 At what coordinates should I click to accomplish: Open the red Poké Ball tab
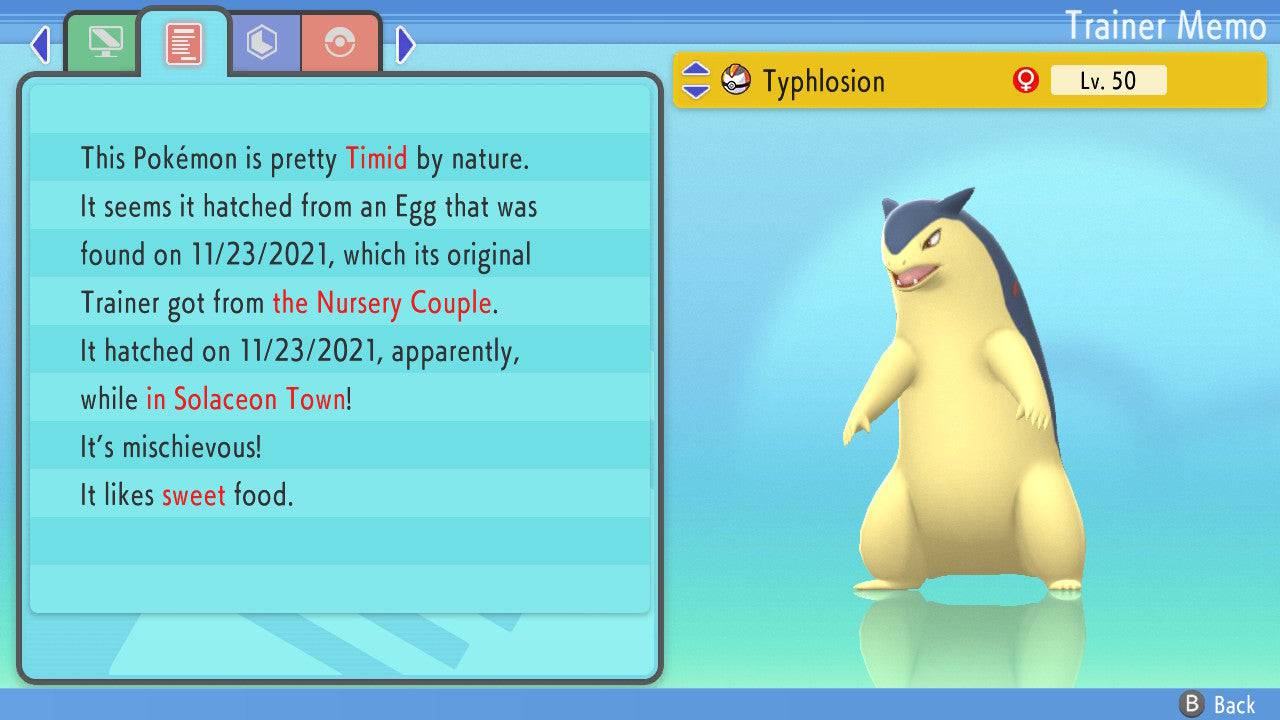pos(340,43)
